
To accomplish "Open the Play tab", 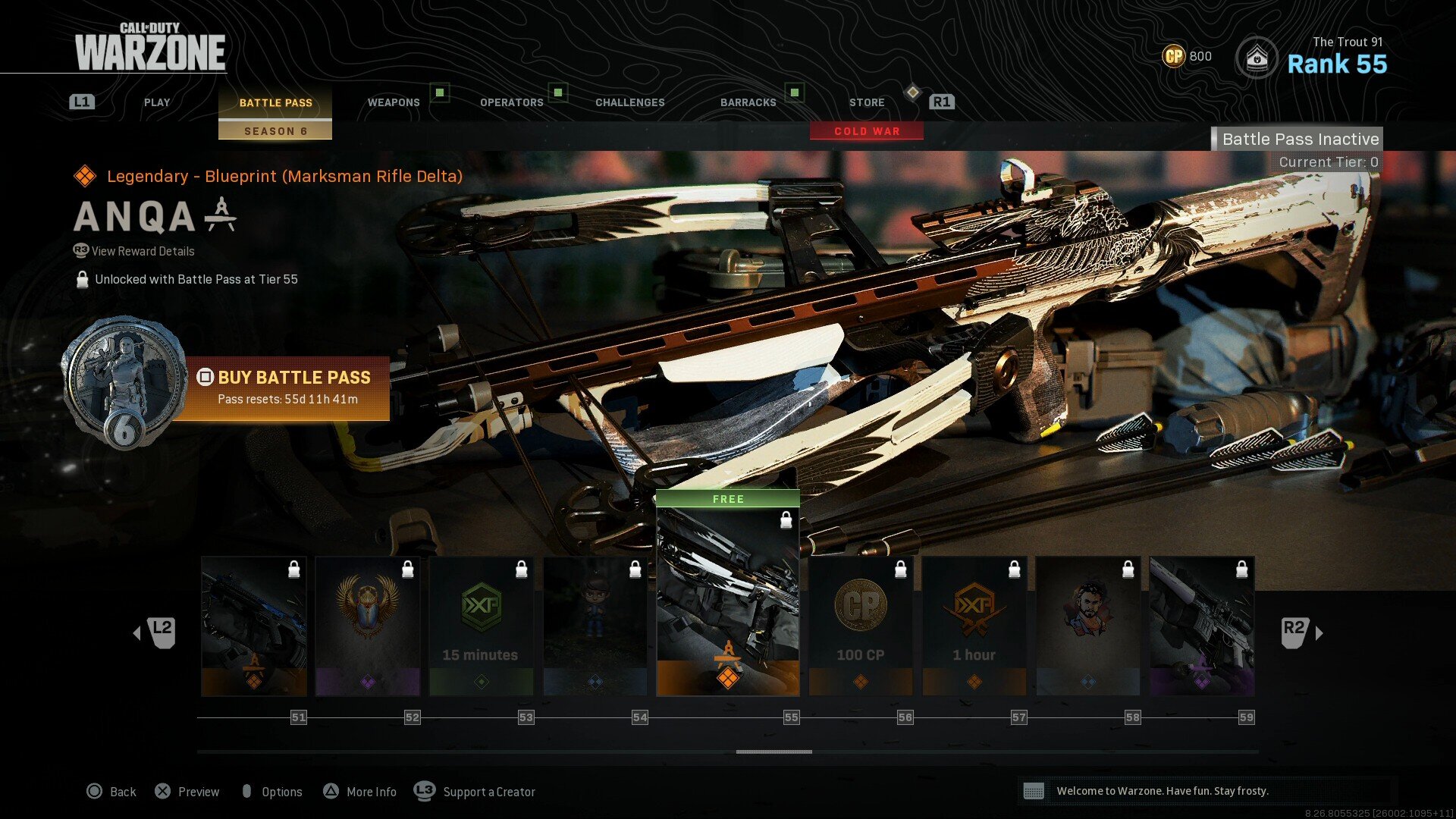I will [157, 102].
